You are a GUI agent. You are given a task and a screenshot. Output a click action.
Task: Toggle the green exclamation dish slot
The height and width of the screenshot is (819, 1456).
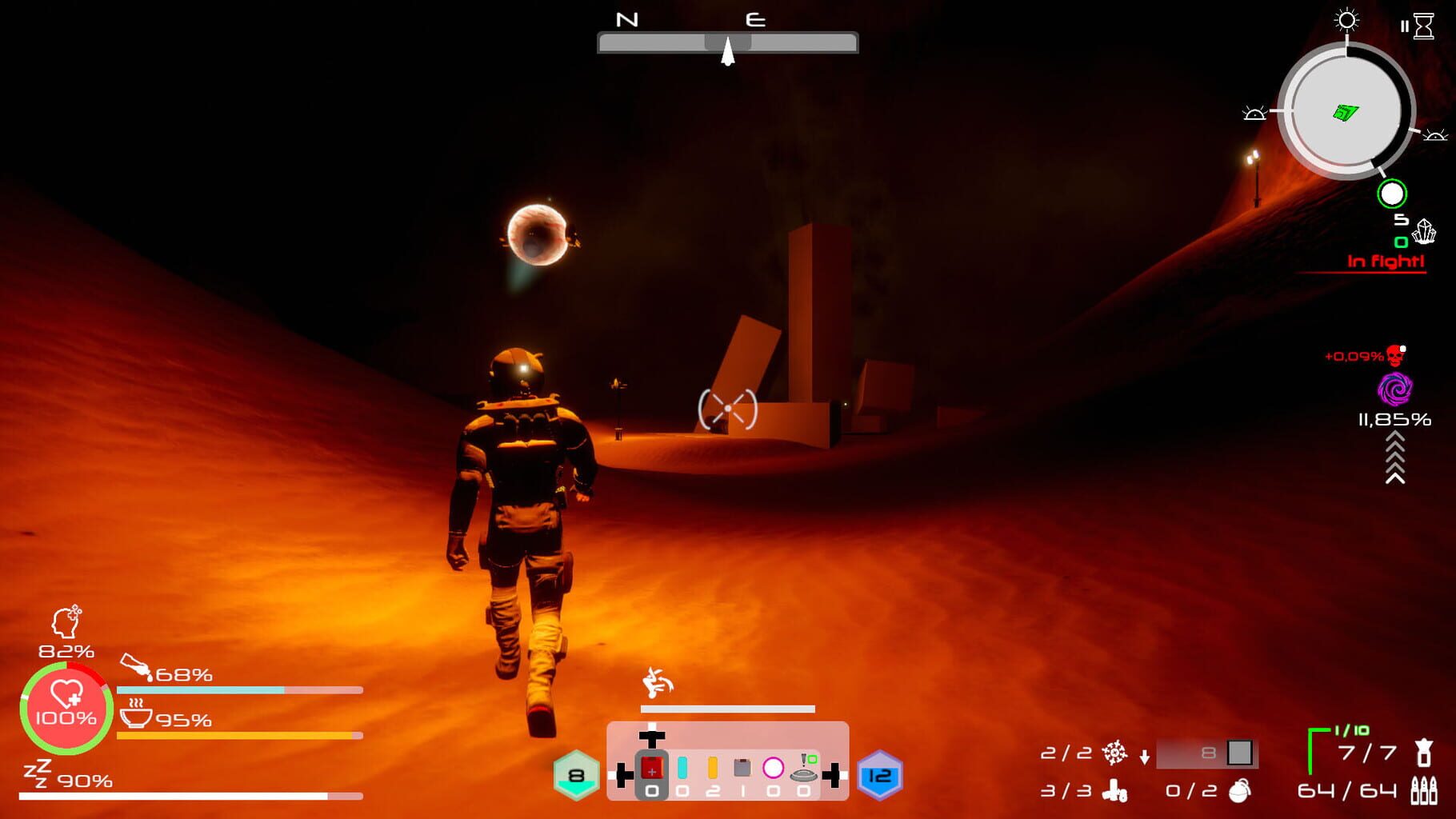(803, 768)
